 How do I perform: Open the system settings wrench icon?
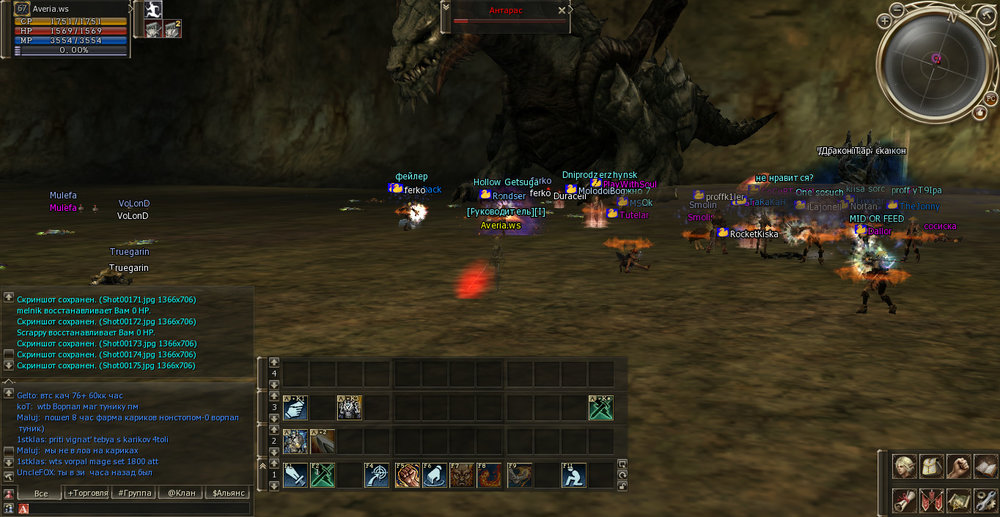click(985, 499)
